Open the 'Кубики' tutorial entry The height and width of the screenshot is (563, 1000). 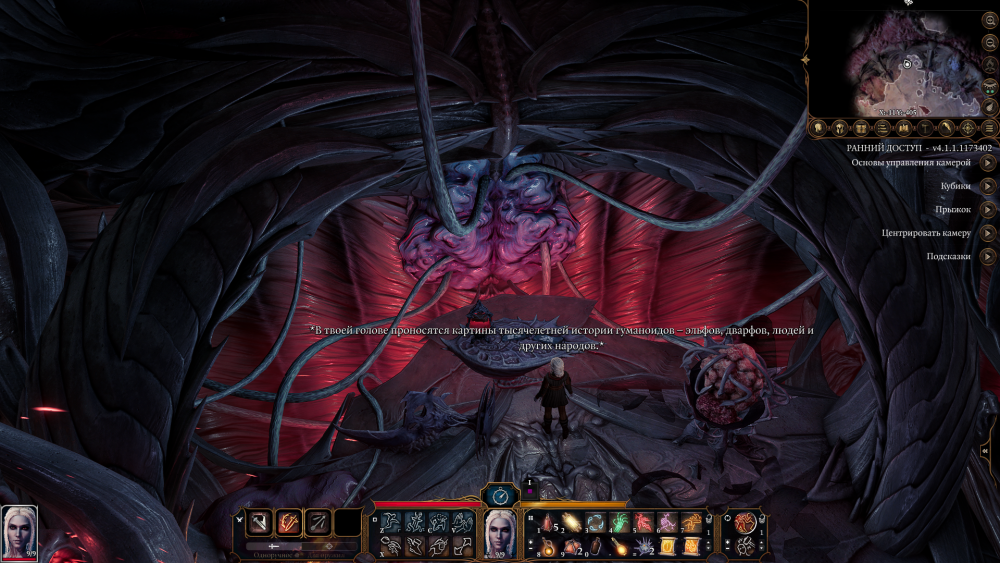tap(987, 185)
